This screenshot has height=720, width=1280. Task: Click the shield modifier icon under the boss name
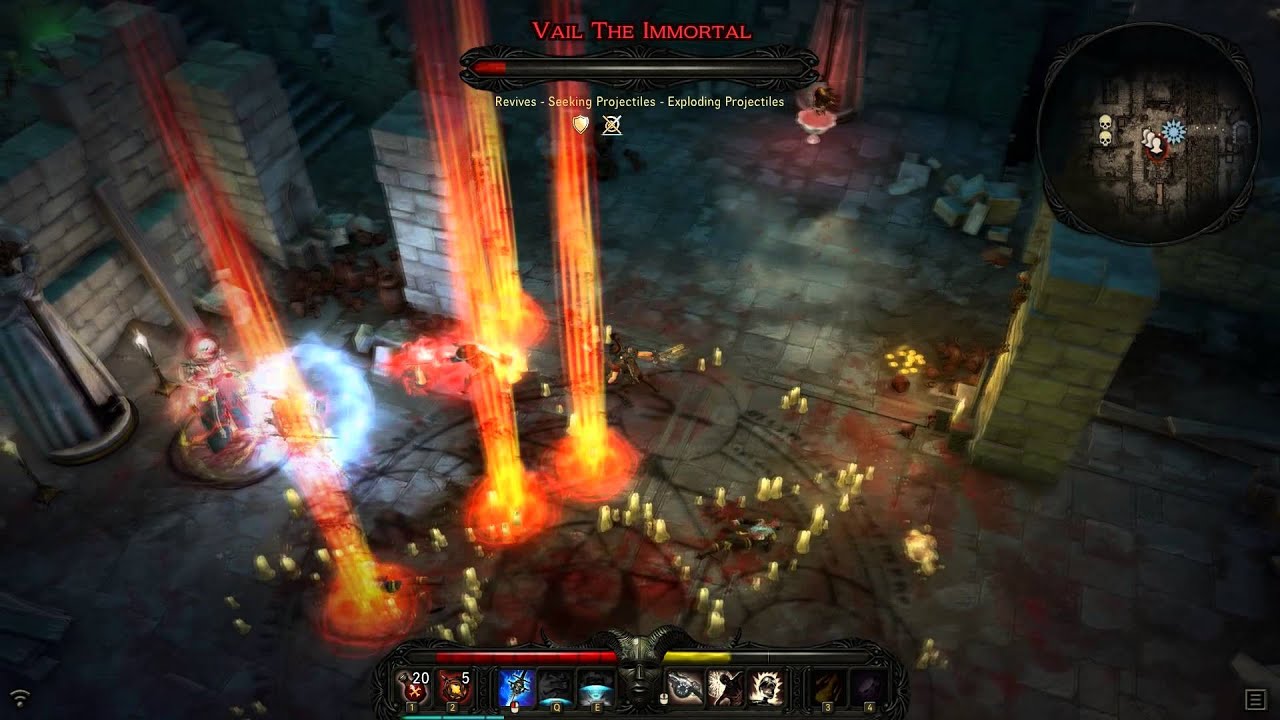point(580,126)
